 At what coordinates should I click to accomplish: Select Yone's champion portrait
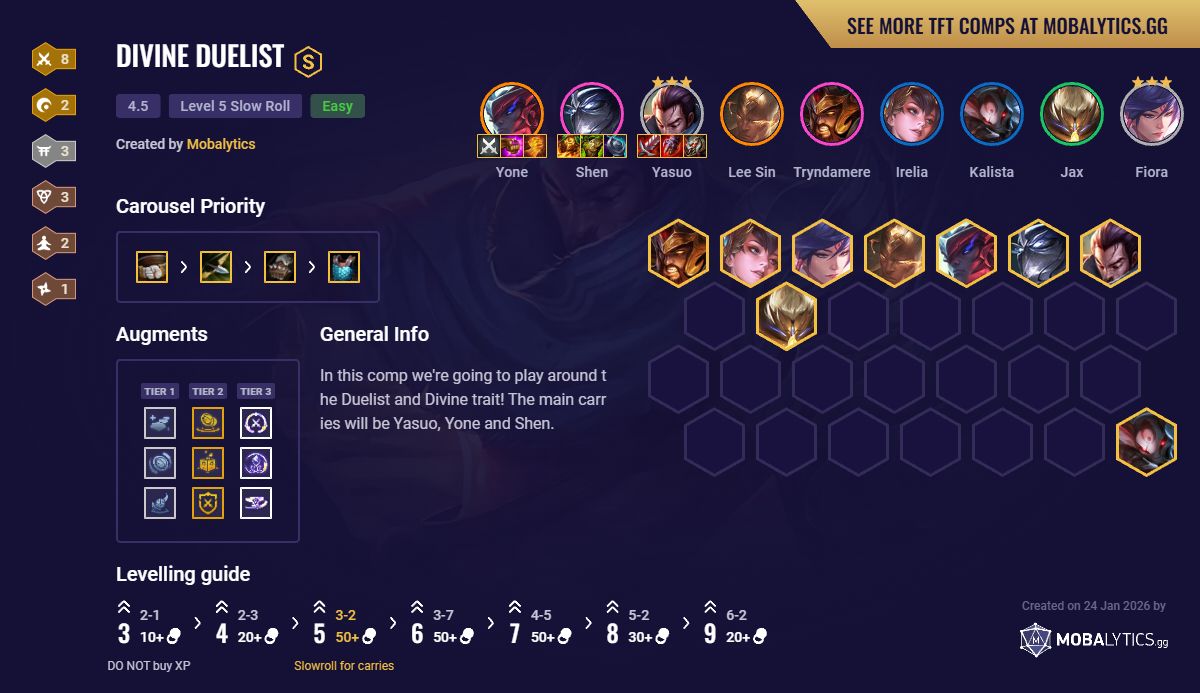coord(512,113)
